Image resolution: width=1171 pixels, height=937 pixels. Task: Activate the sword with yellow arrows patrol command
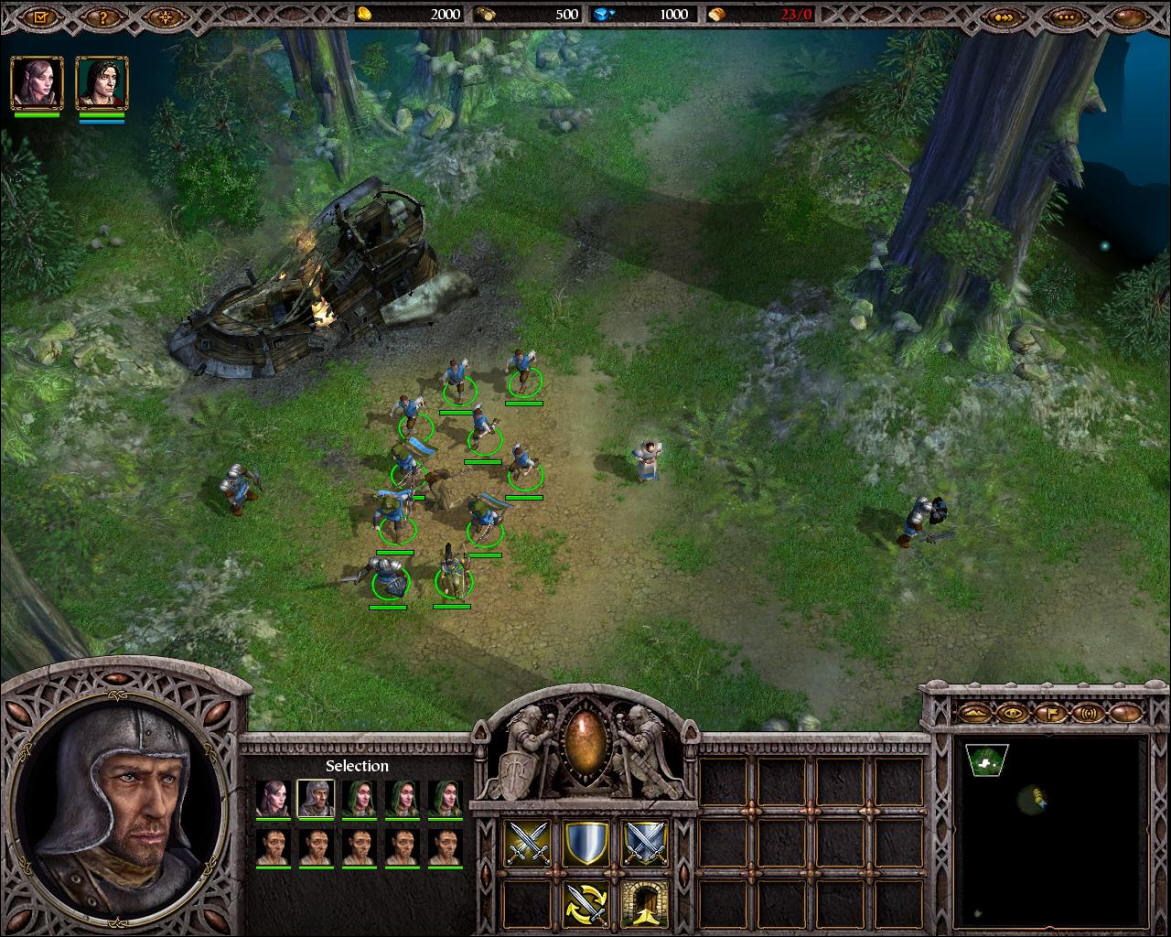pyautogui.click(x=587, y=903)
